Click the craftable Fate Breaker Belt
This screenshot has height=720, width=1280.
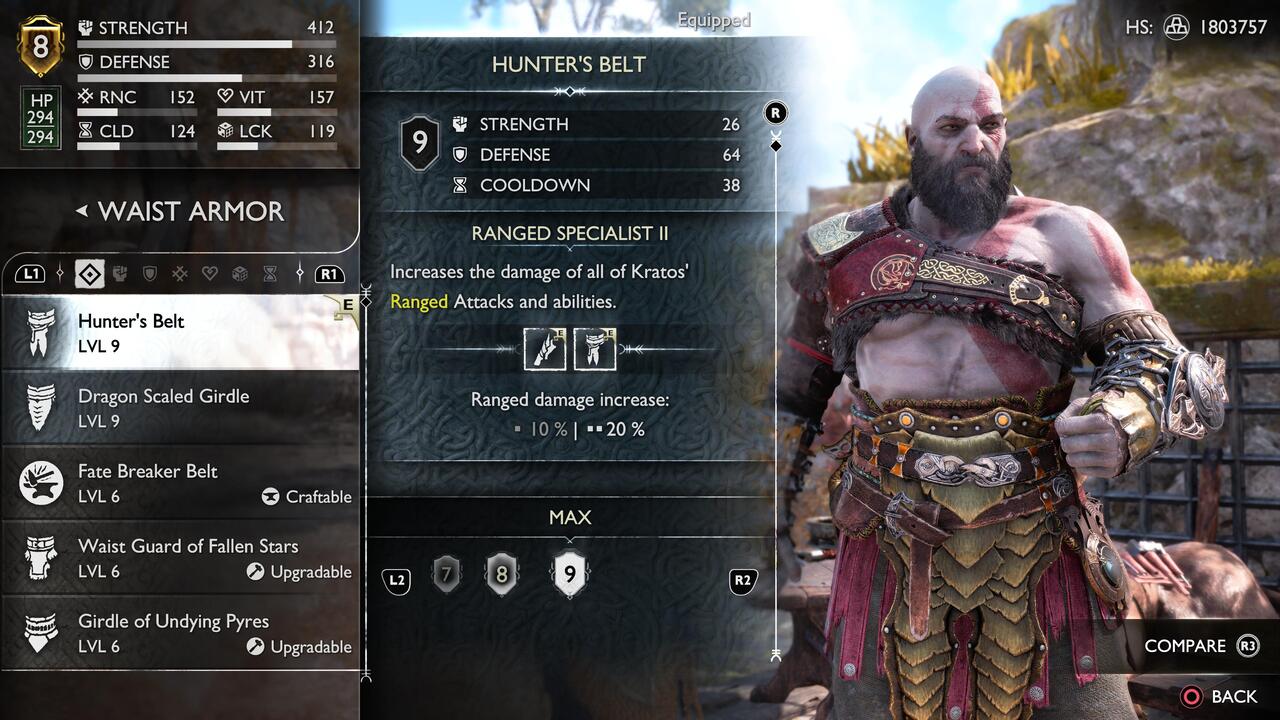[144, 483]
